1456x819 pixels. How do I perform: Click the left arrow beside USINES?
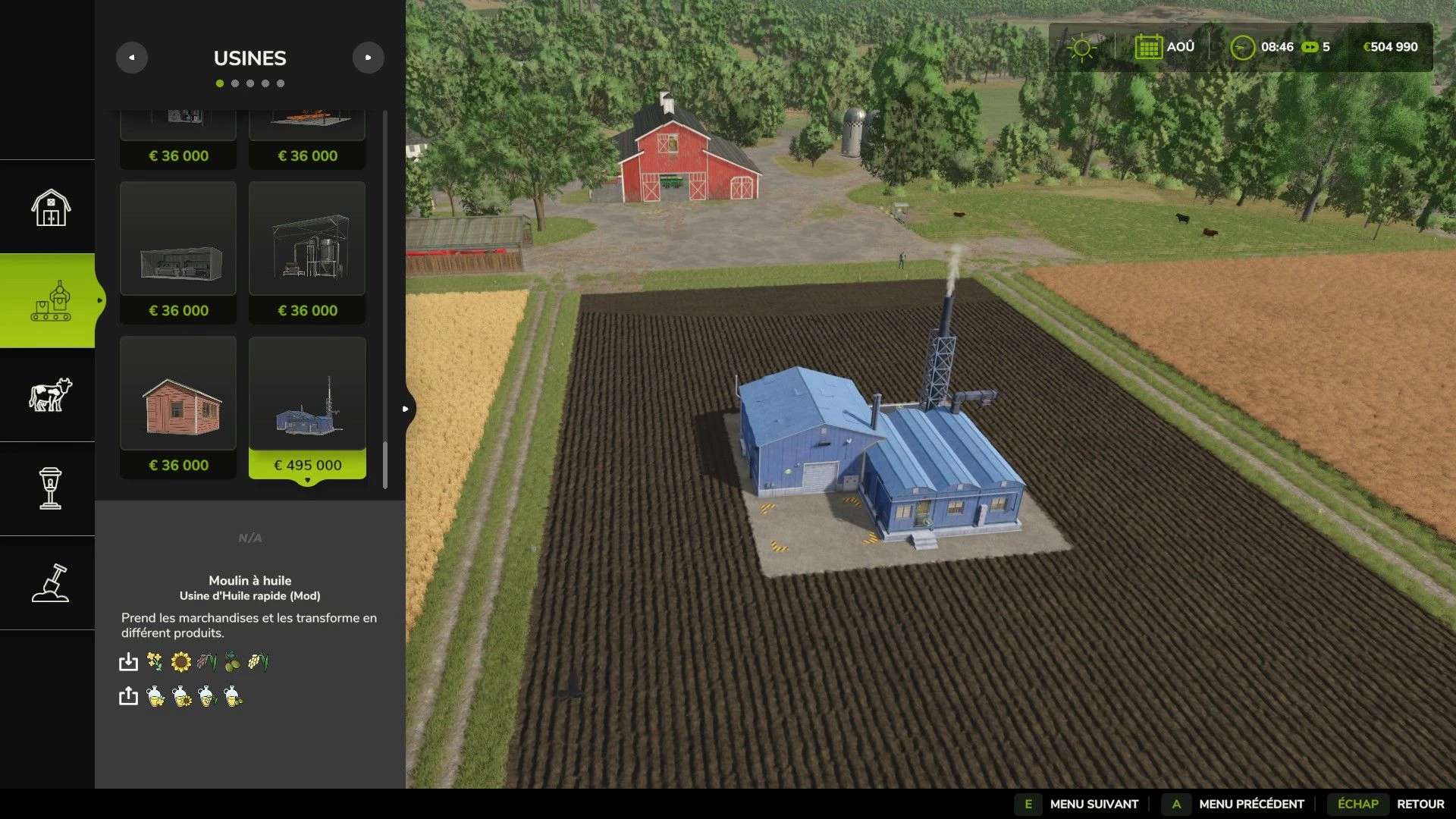point(132,57)
